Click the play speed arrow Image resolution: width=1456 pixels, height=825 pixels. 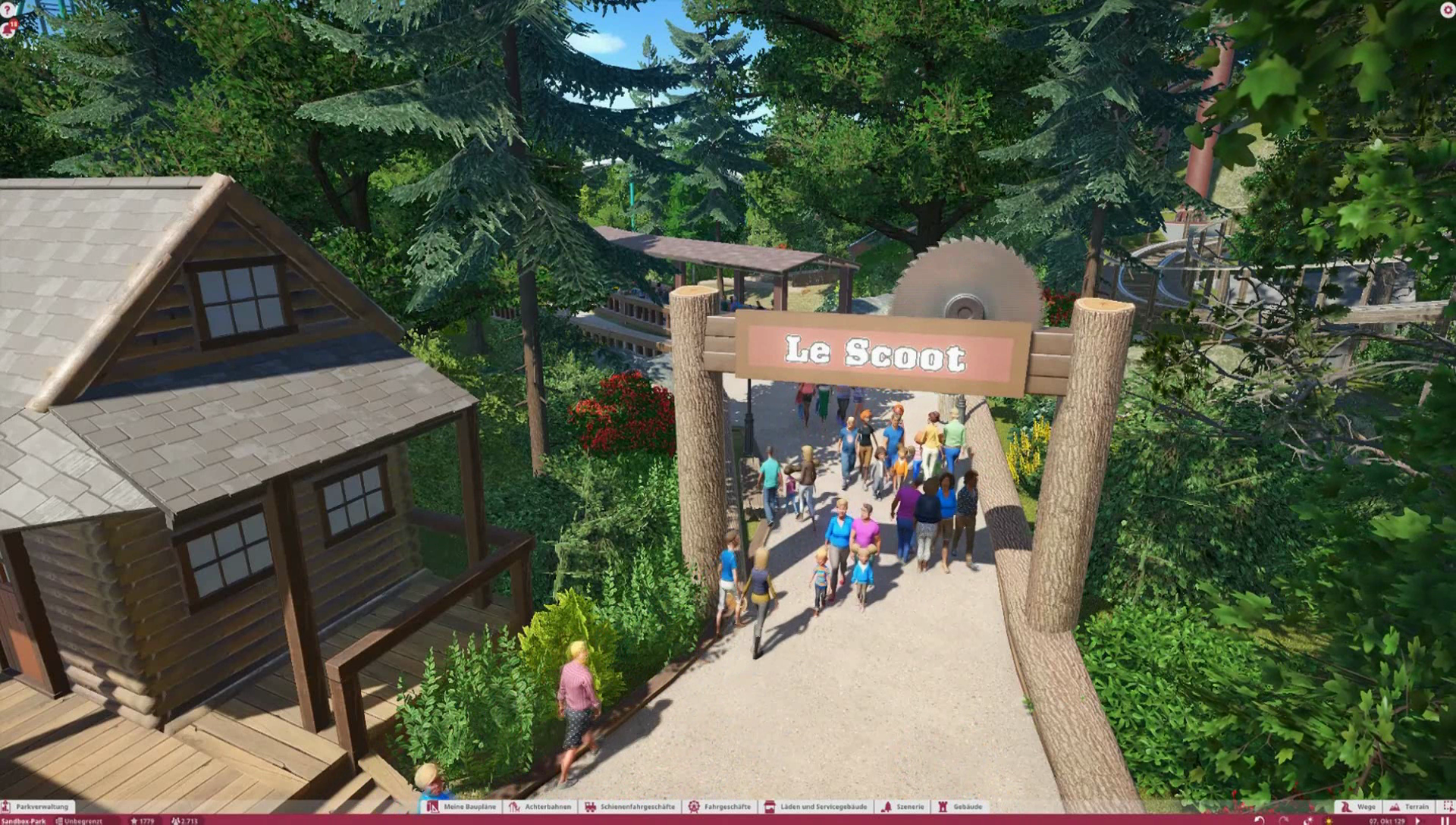point(1417,820)
